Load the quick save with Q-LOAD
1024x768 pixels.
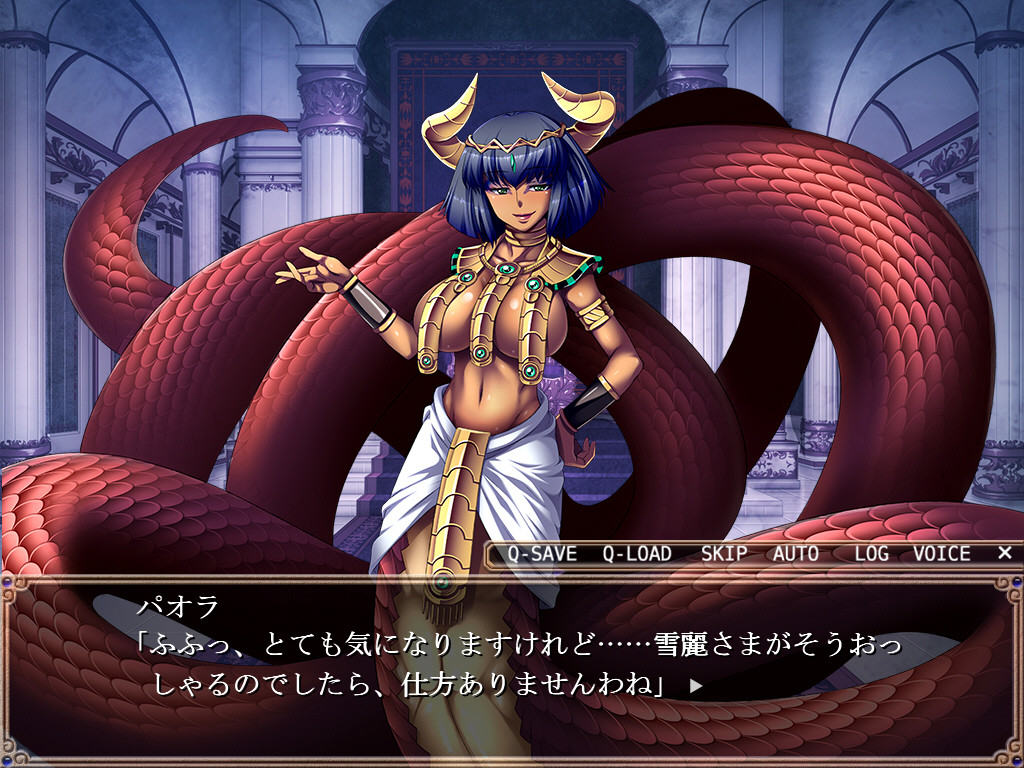click(x=637, y=554)
